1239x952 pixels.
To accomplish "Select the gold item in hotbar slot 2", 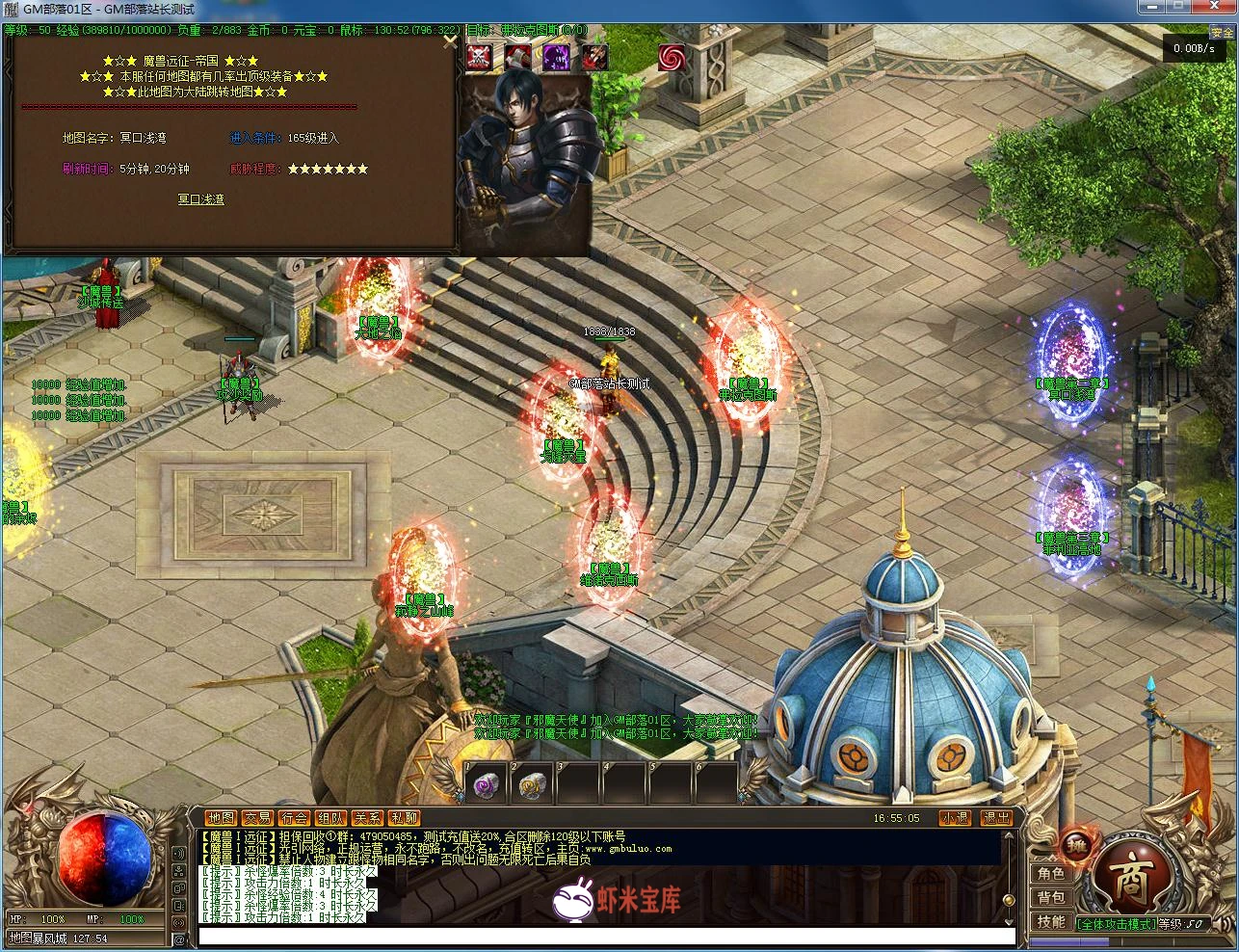I will click(x=531, y=785).
